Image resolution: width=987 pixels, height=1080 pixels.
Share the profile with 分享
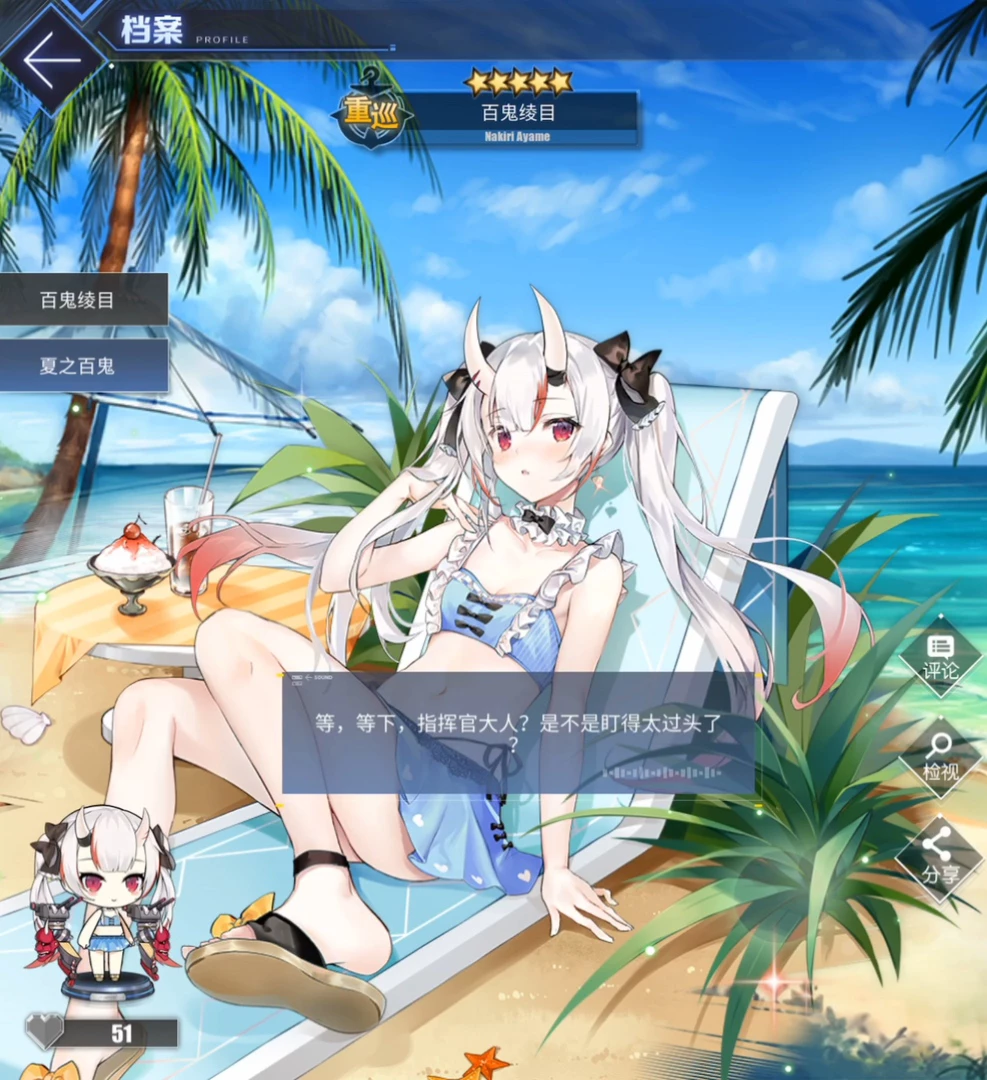pos(940,858)
